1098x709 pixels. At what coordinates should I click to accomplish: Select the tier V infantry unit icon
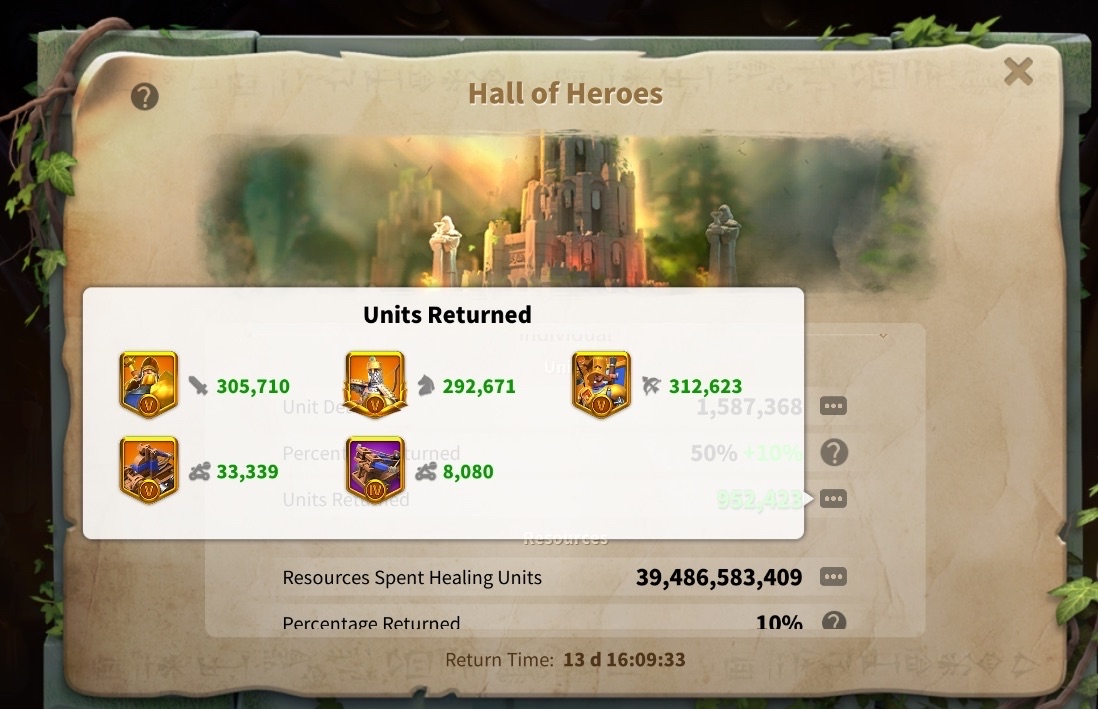[x=148, y=383]
